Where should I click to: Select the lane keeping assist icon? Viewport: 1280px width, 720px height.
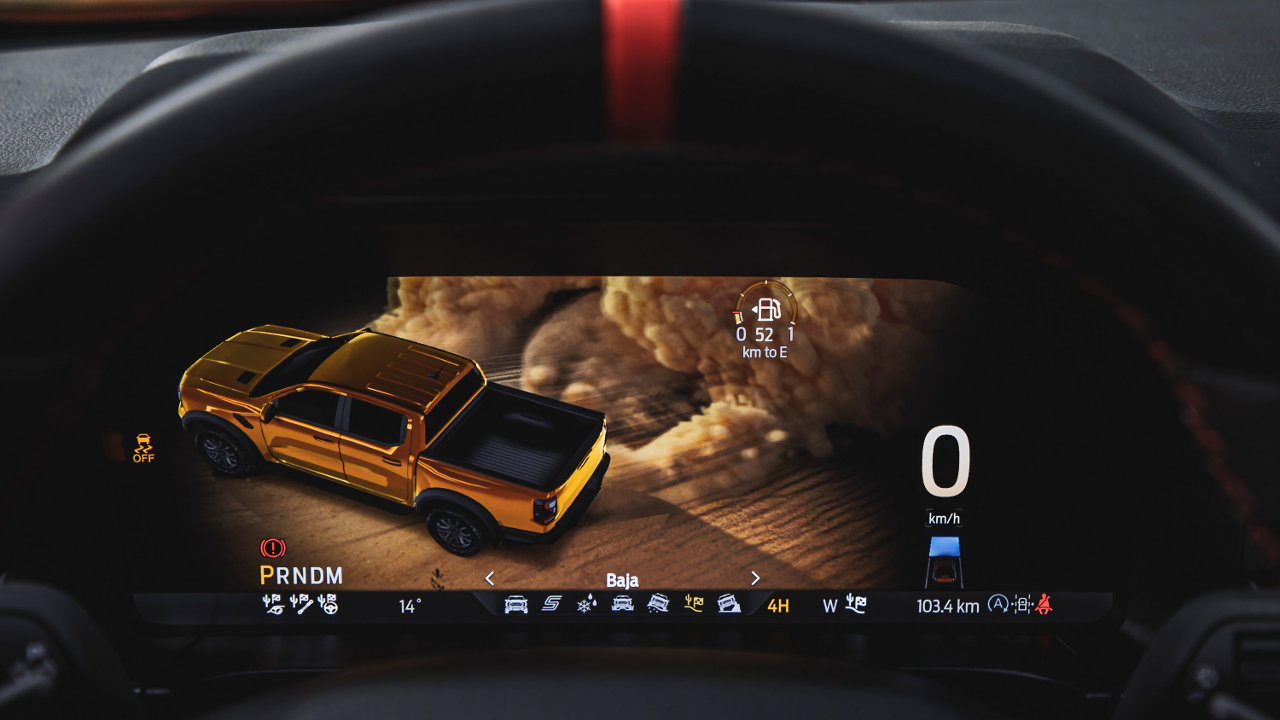(x=1021, y=604)
